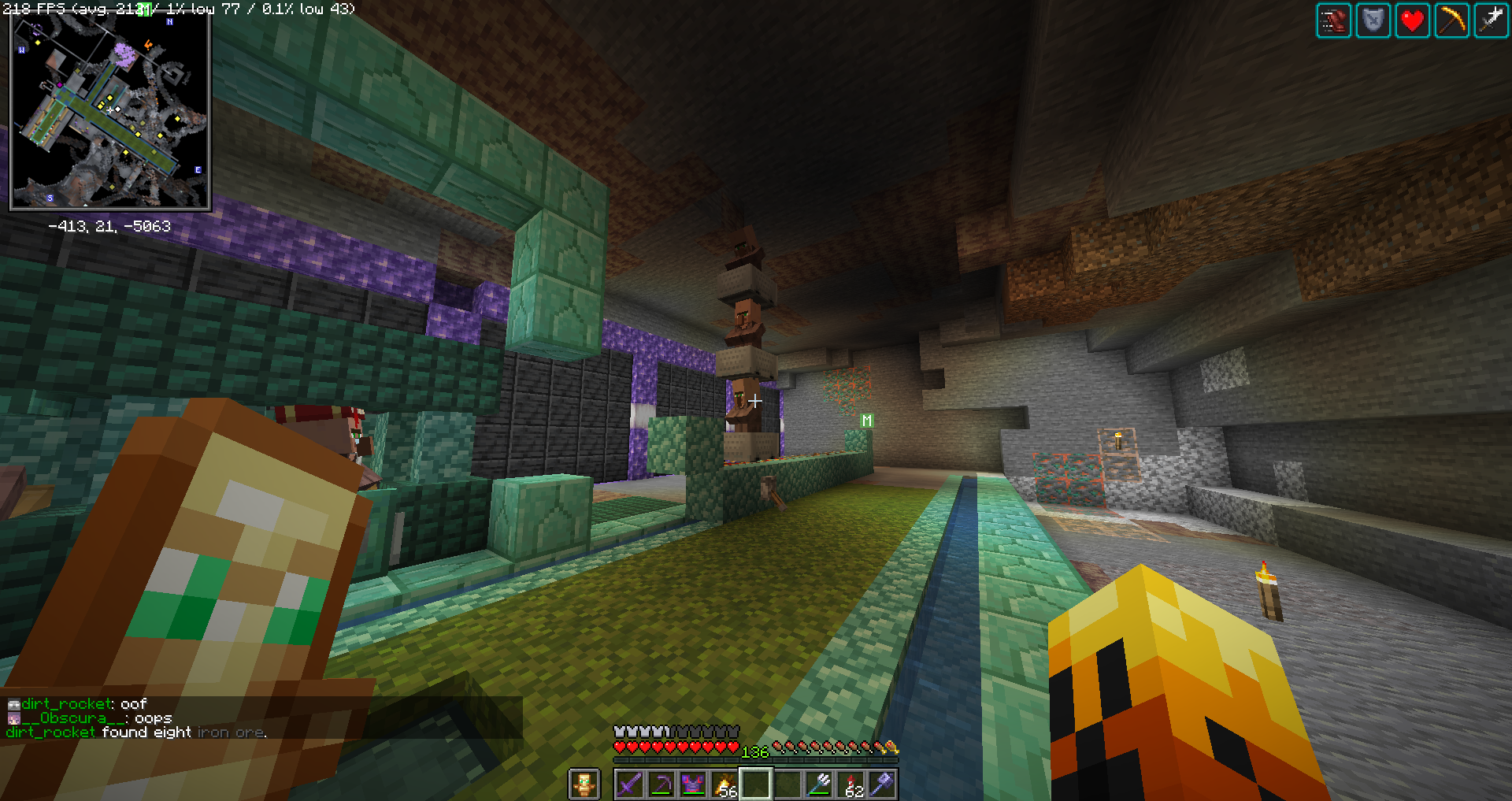Open the minimap in the corner
The image size is (1512, 801).
click(109, 110)
